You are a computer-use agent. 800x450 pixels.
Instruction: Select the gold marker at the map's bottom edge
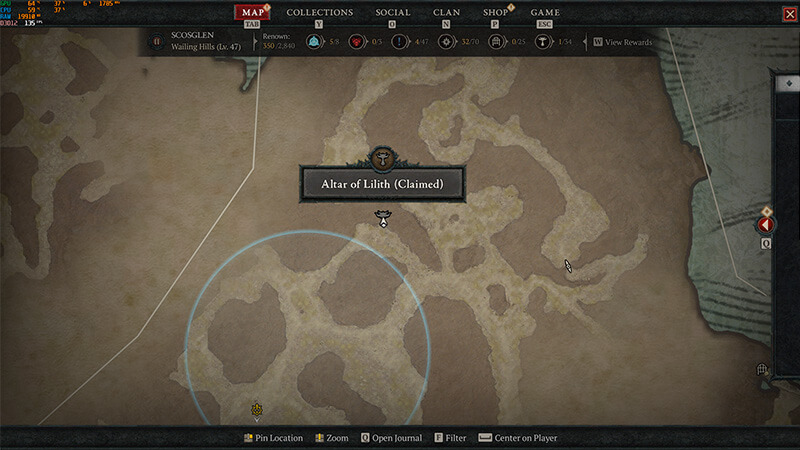[258, 409]
